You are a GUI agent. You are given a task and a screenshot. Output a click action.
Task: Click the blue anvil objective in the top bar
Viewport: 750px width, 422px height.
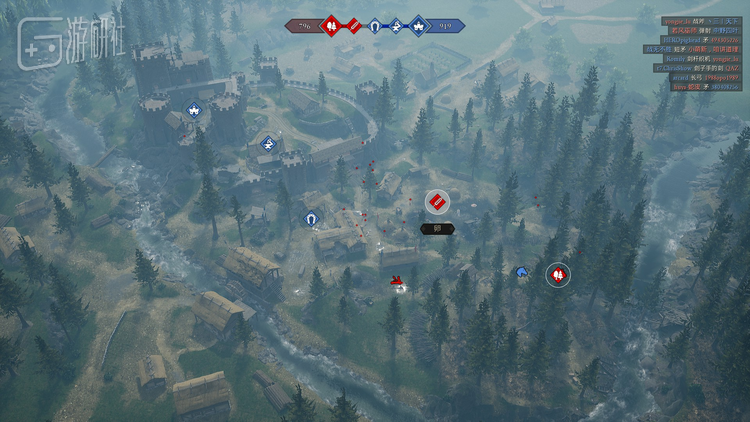396,25
